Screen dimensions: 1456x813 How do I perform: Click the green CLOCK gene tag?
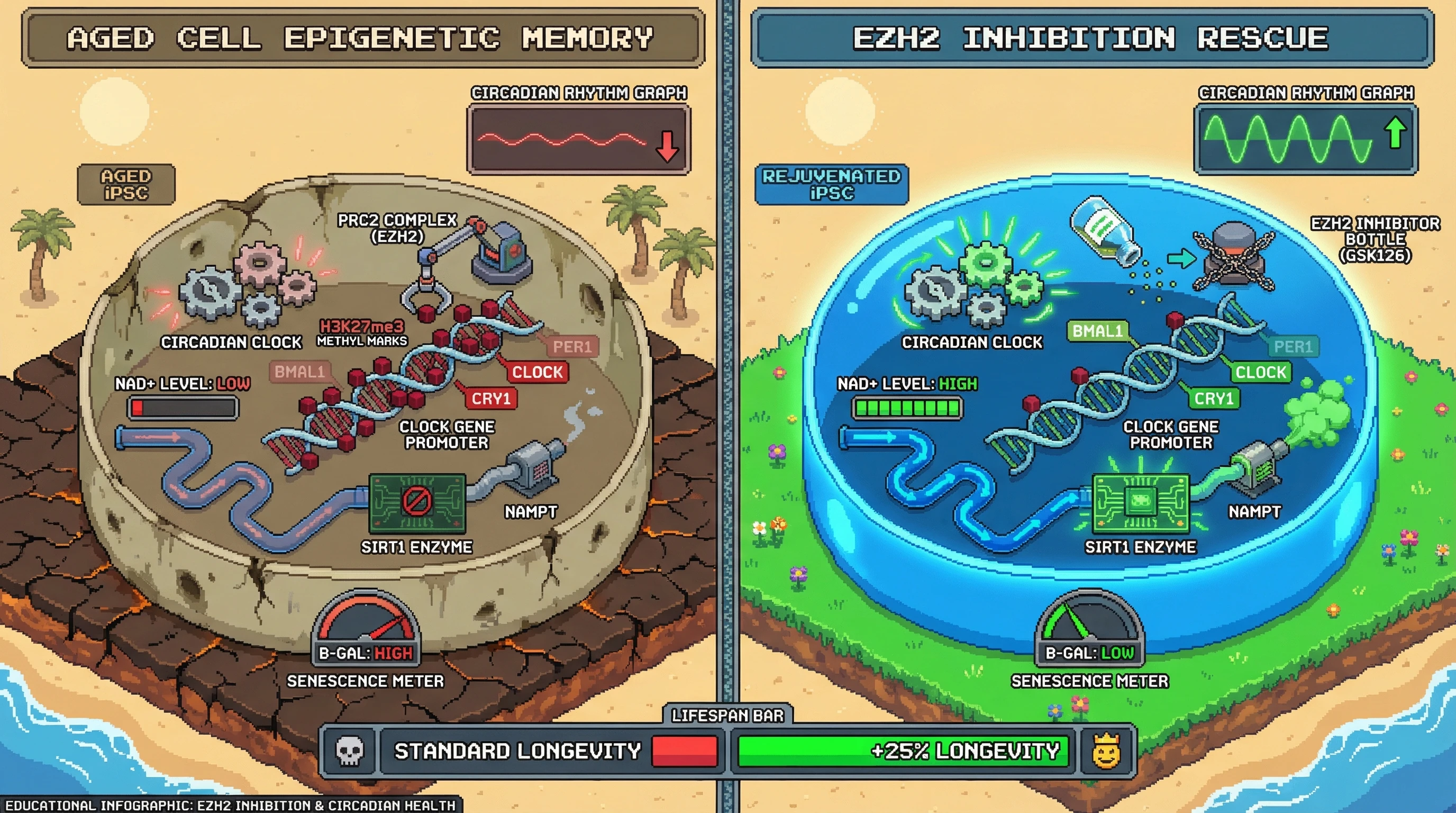(x=1260, y=372)
